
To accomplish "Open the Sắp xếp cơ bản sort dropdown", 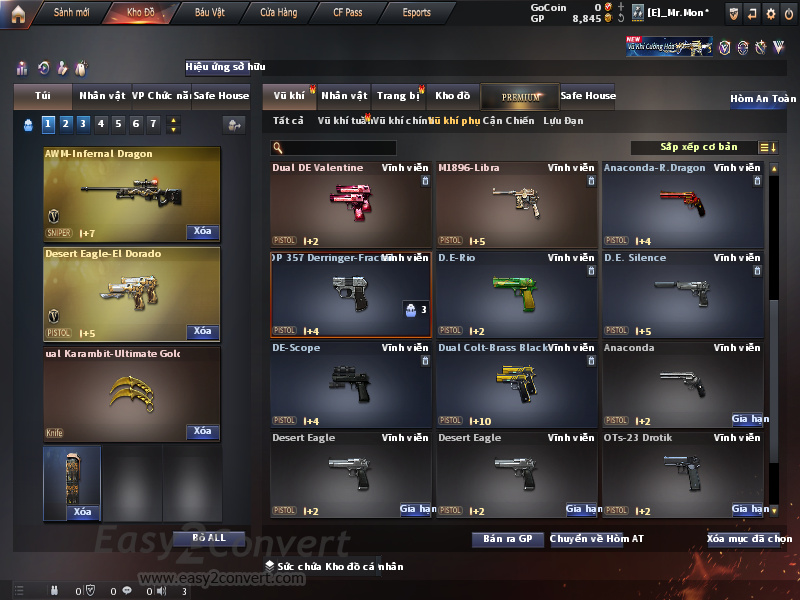I will click(706, 148).
